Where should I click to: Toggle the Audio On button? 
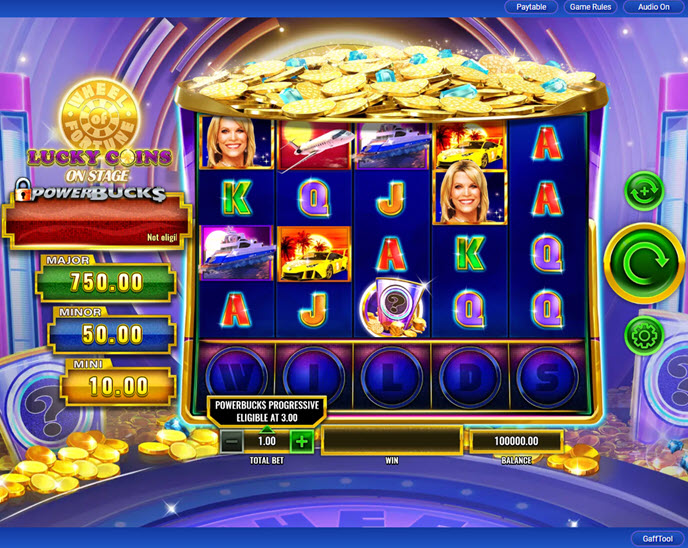point(654,7)
